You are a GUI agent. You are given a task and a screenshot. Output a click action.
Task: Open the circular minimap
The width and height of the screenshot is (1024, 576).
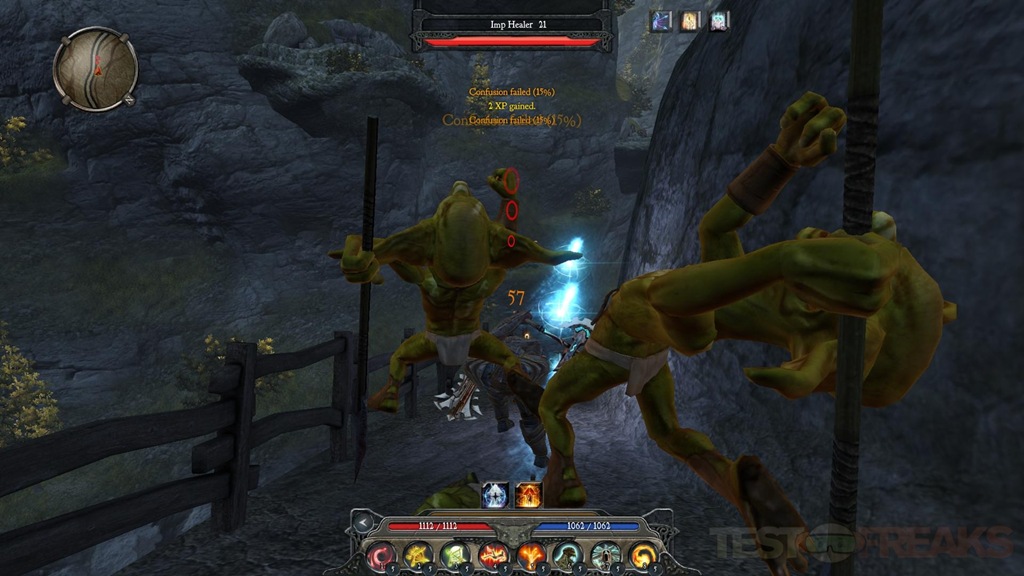click(x=95, y=68)
